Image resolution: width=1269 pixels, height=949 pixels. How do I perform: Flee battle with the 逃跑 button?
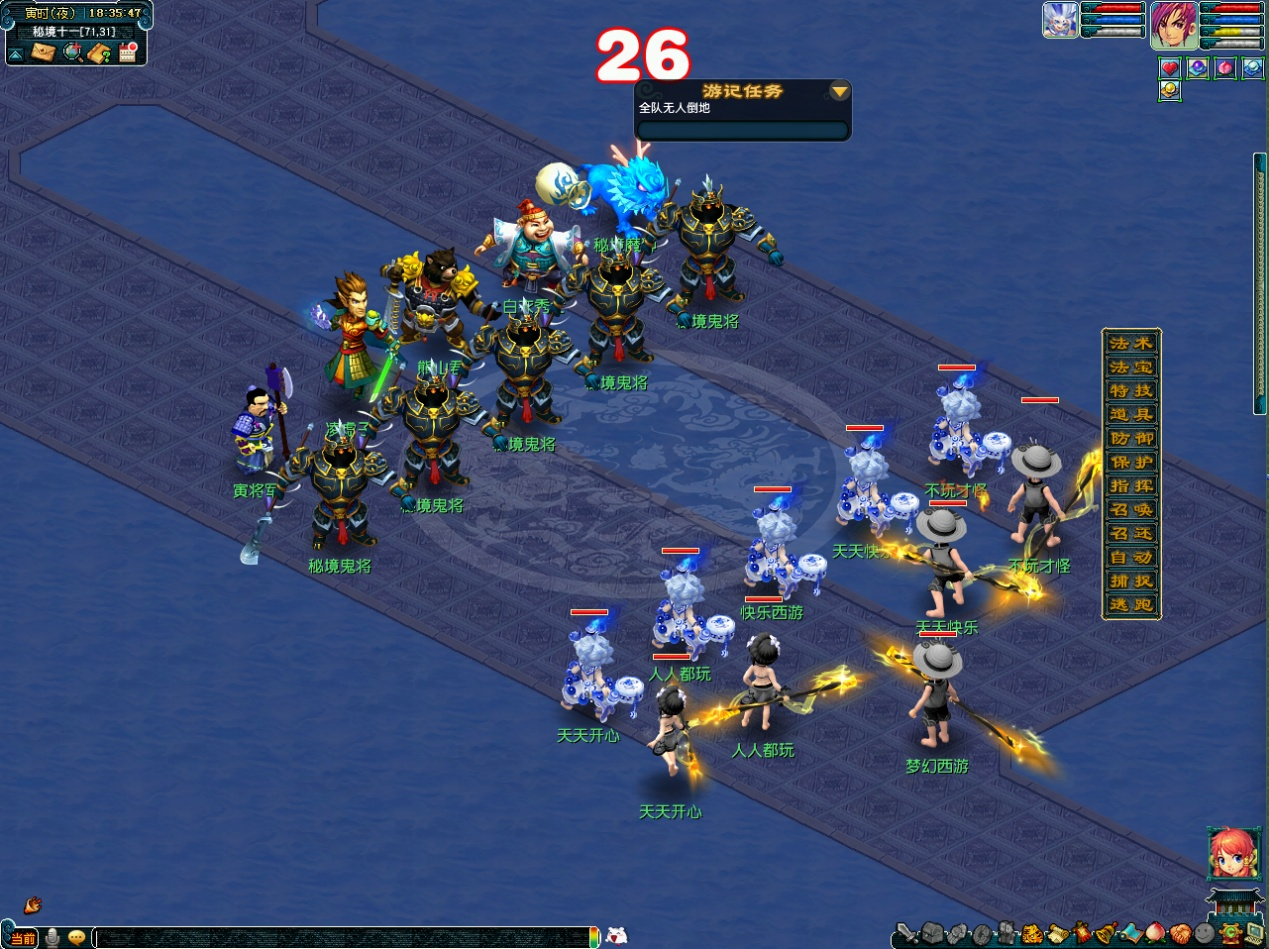(x=1131, y=605)
